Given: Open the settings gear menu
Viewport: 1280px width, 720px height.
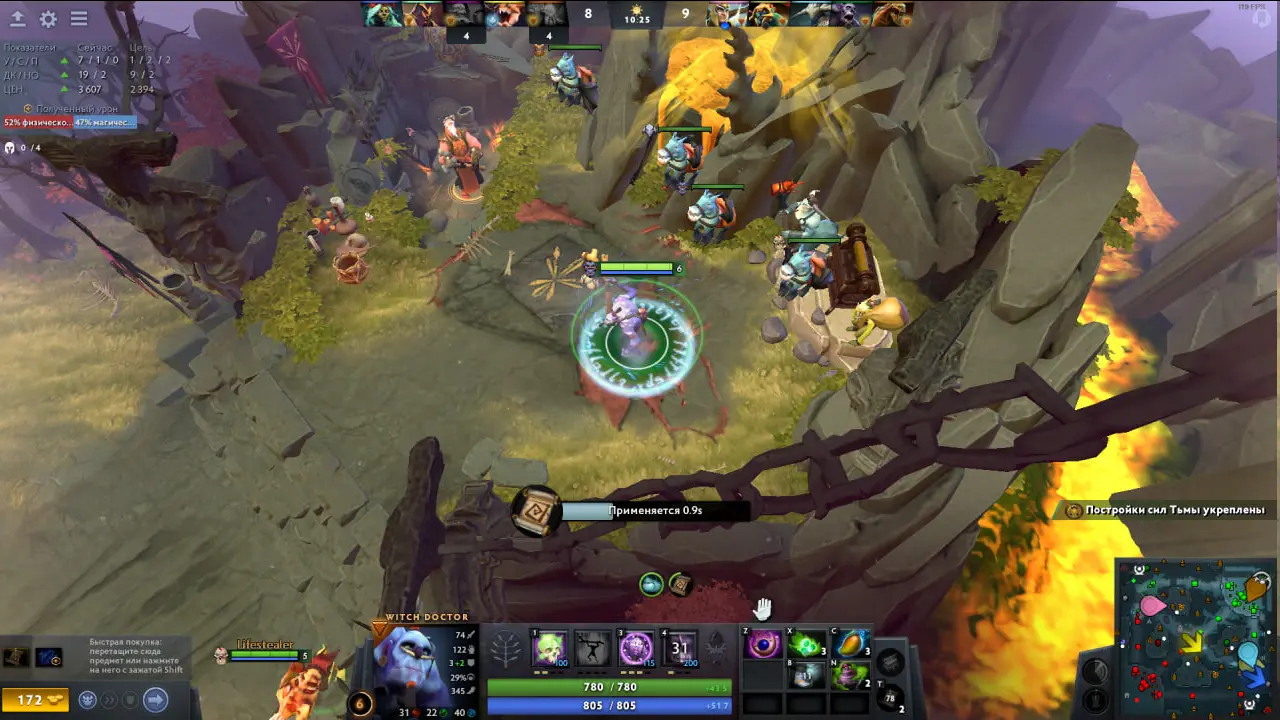Looking at the screenshot, I should coord(48,19).
